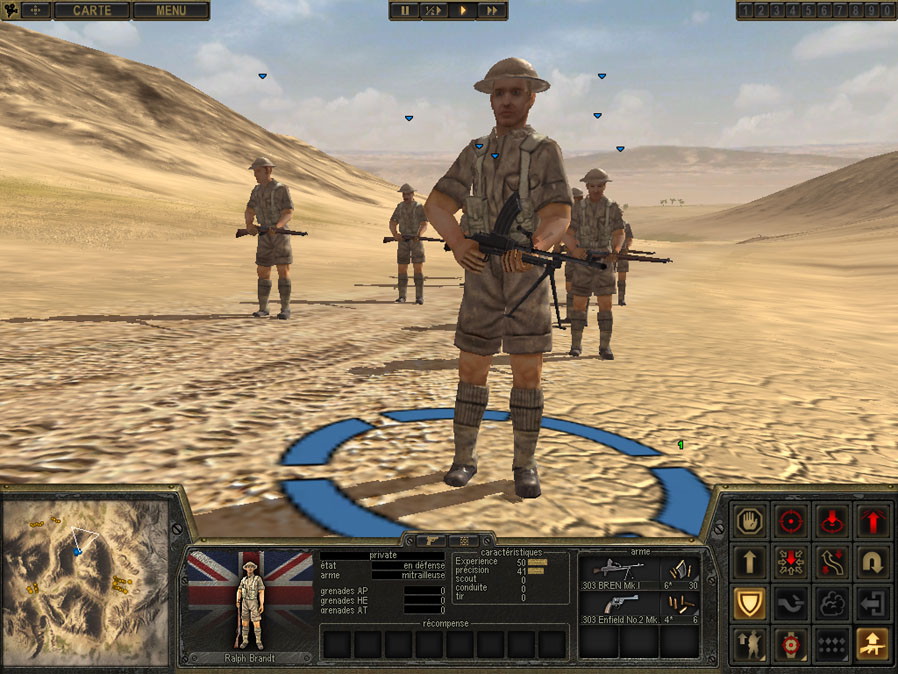Select the winding route arrow command

click(832, 562)
